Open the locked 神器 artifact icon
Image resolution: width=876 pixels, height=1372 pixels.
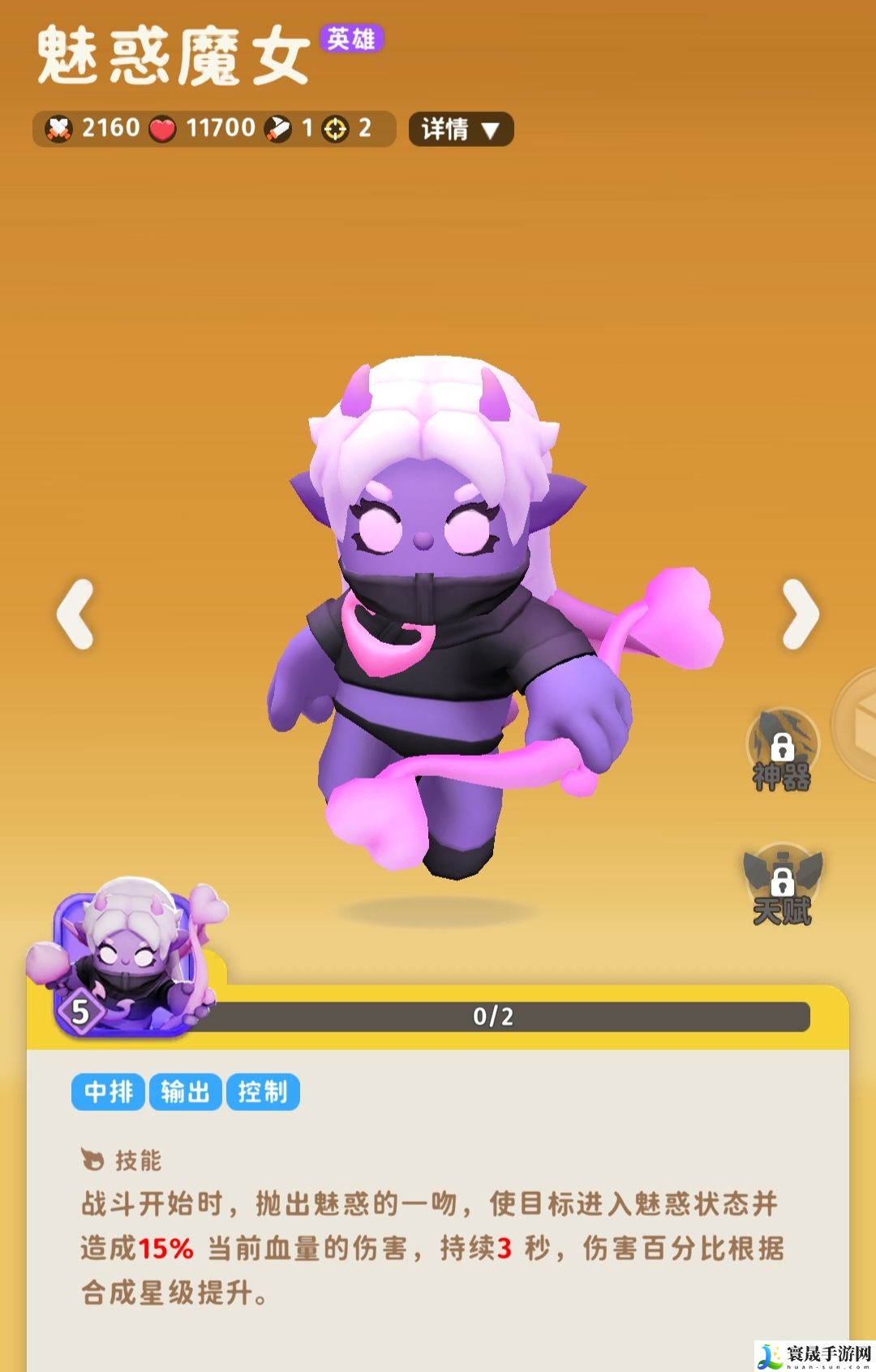click(782, 752)
